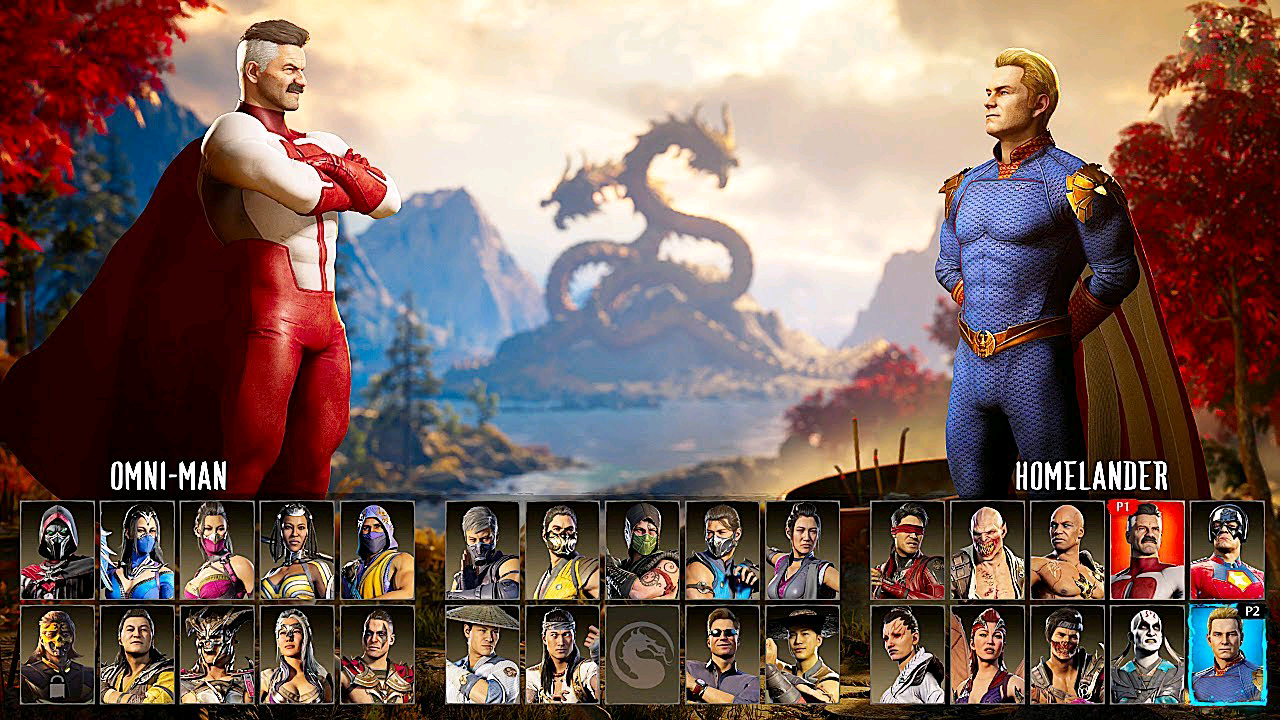
Task: Choose Kitana in the blue outfit
Action: pyautogui.click(x=135, y=550)
